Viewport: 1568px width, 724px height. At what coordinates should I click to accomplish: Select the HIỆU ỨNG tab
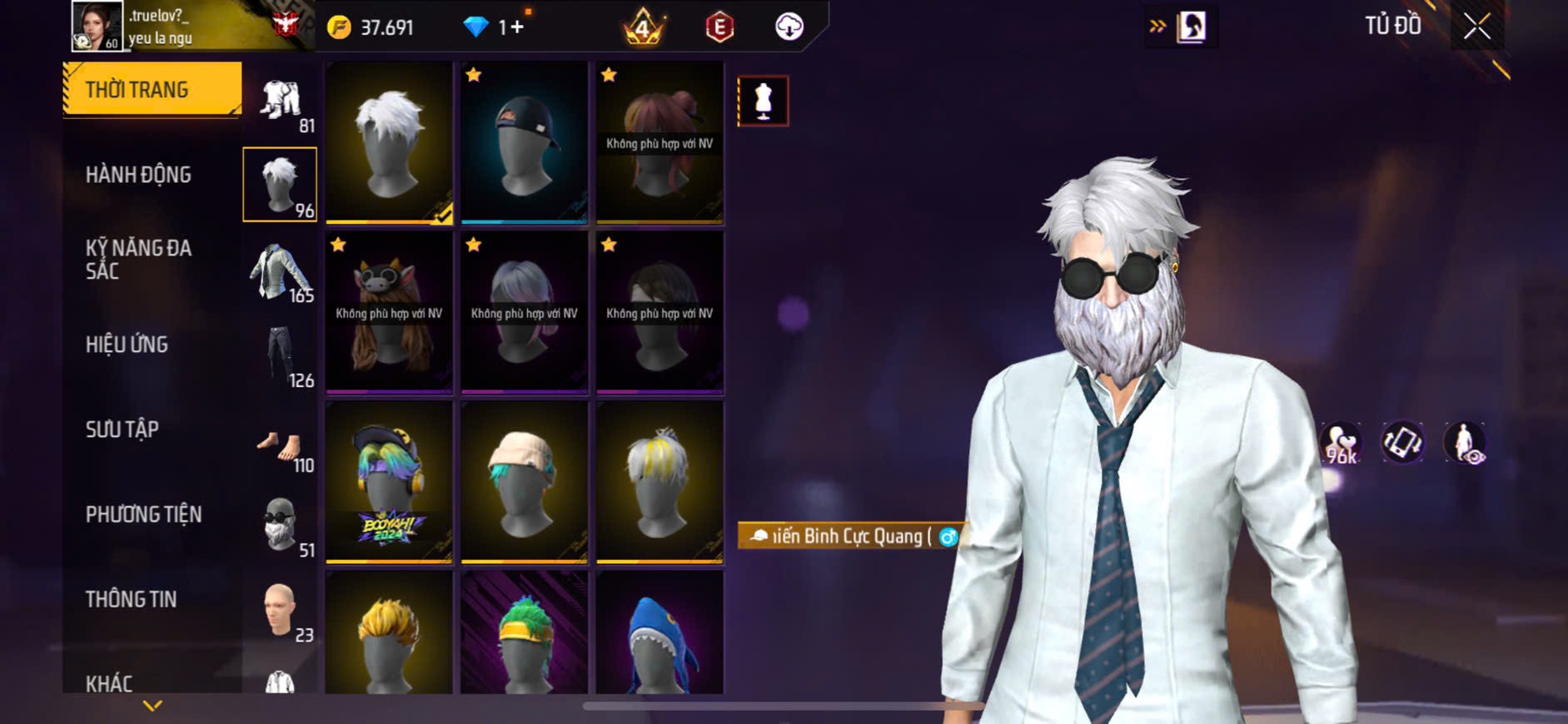[x=127, y=345]
